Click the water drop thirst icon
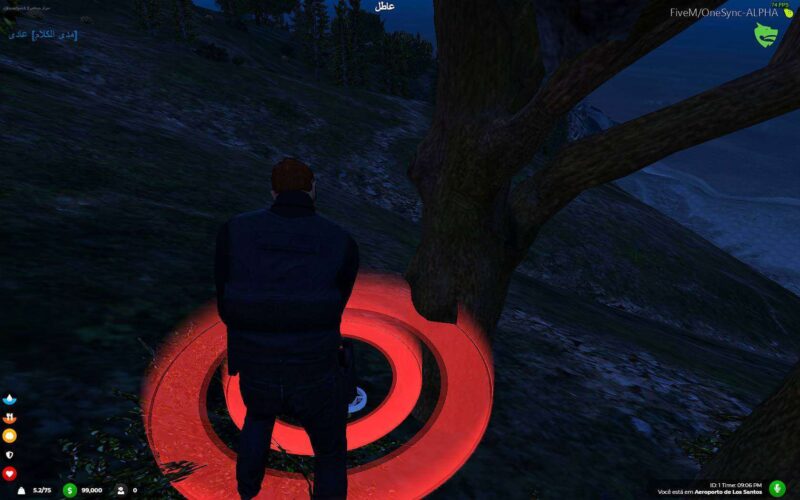The width and height of the screenshot is (800, 500). click(10, 399)
